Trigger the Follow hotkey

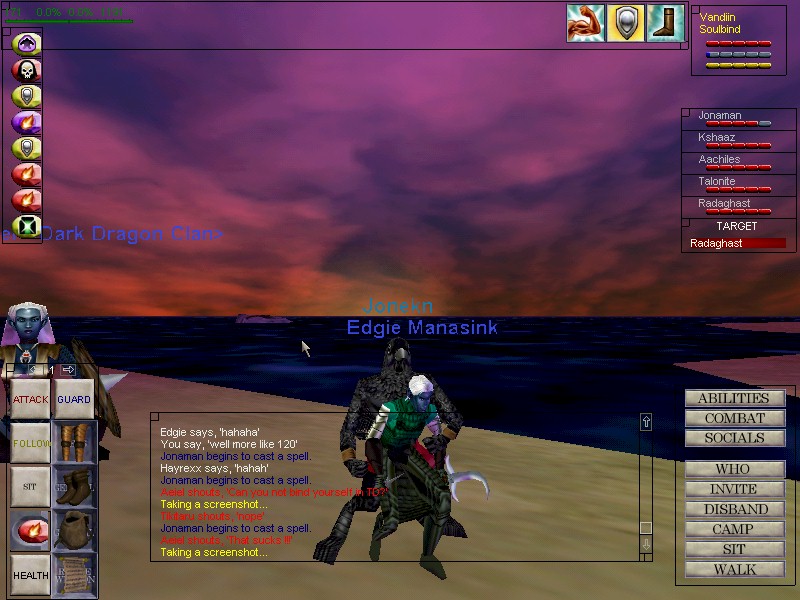pos(30,442)
